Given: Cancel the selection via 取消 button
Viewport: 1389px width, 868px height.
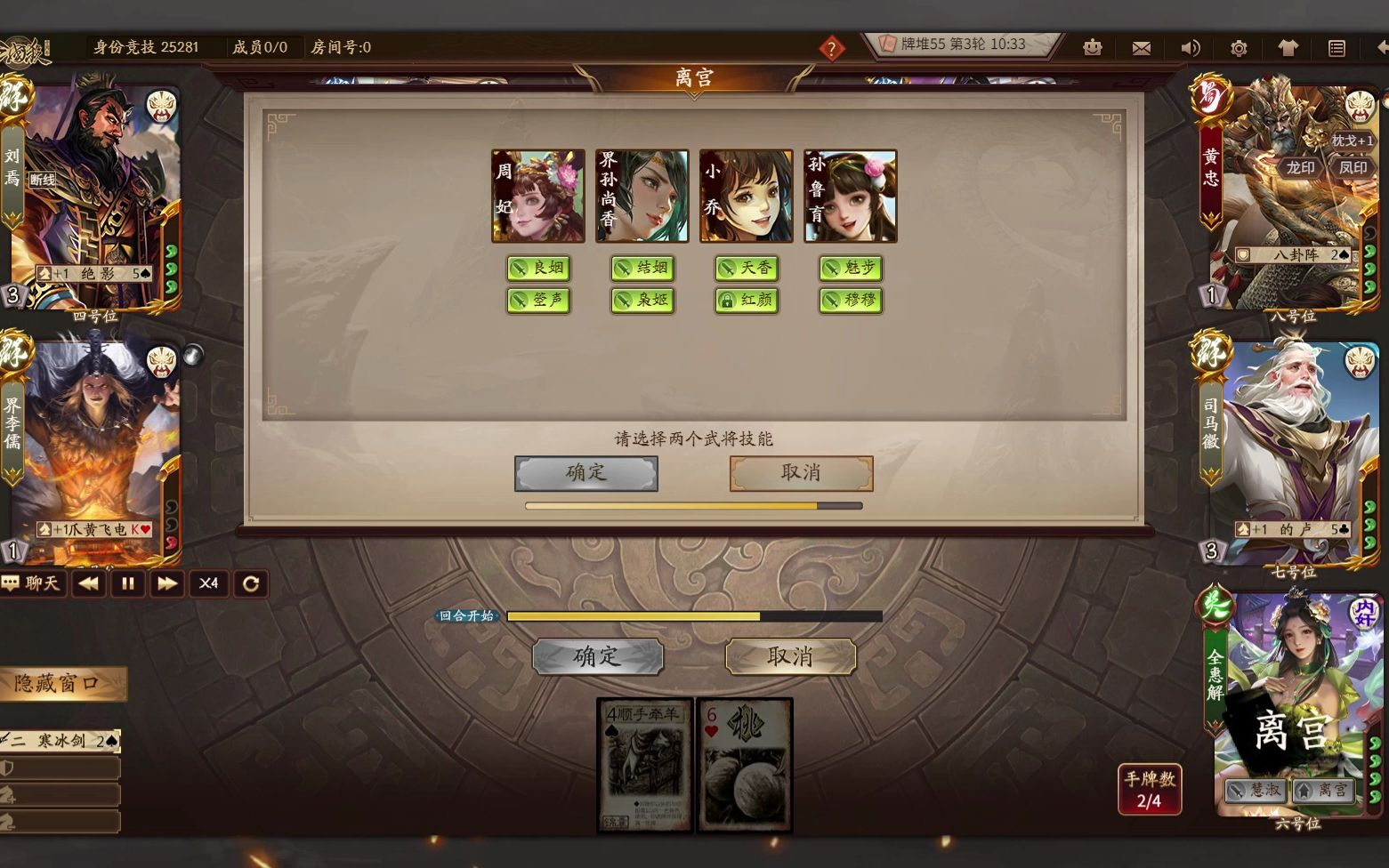Looking at the screenshot, I should click(x=799, y=473).
